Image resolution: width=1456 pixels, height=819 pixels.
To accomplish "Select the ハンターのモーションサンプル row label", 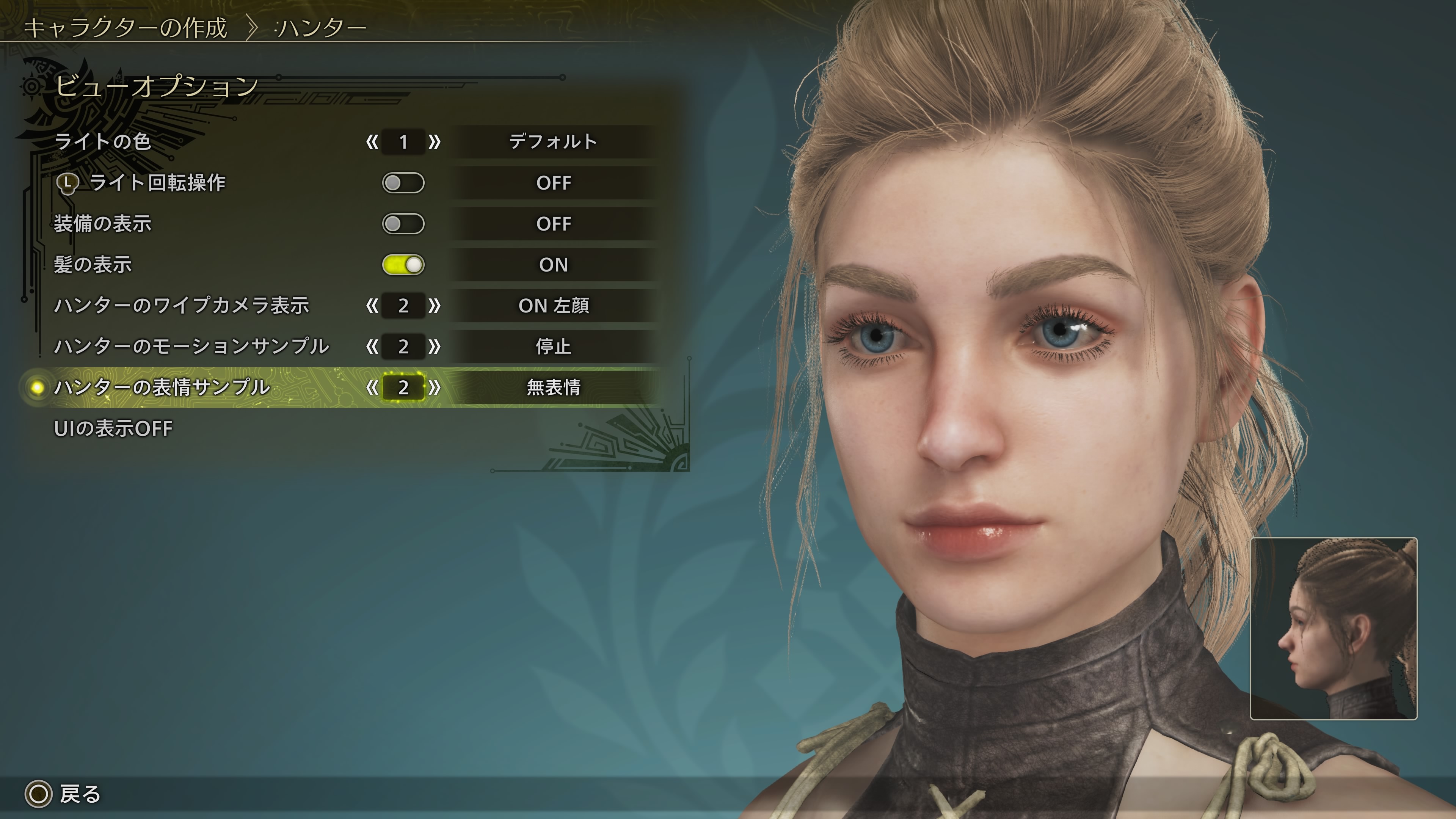I will (x=191, y=347).
